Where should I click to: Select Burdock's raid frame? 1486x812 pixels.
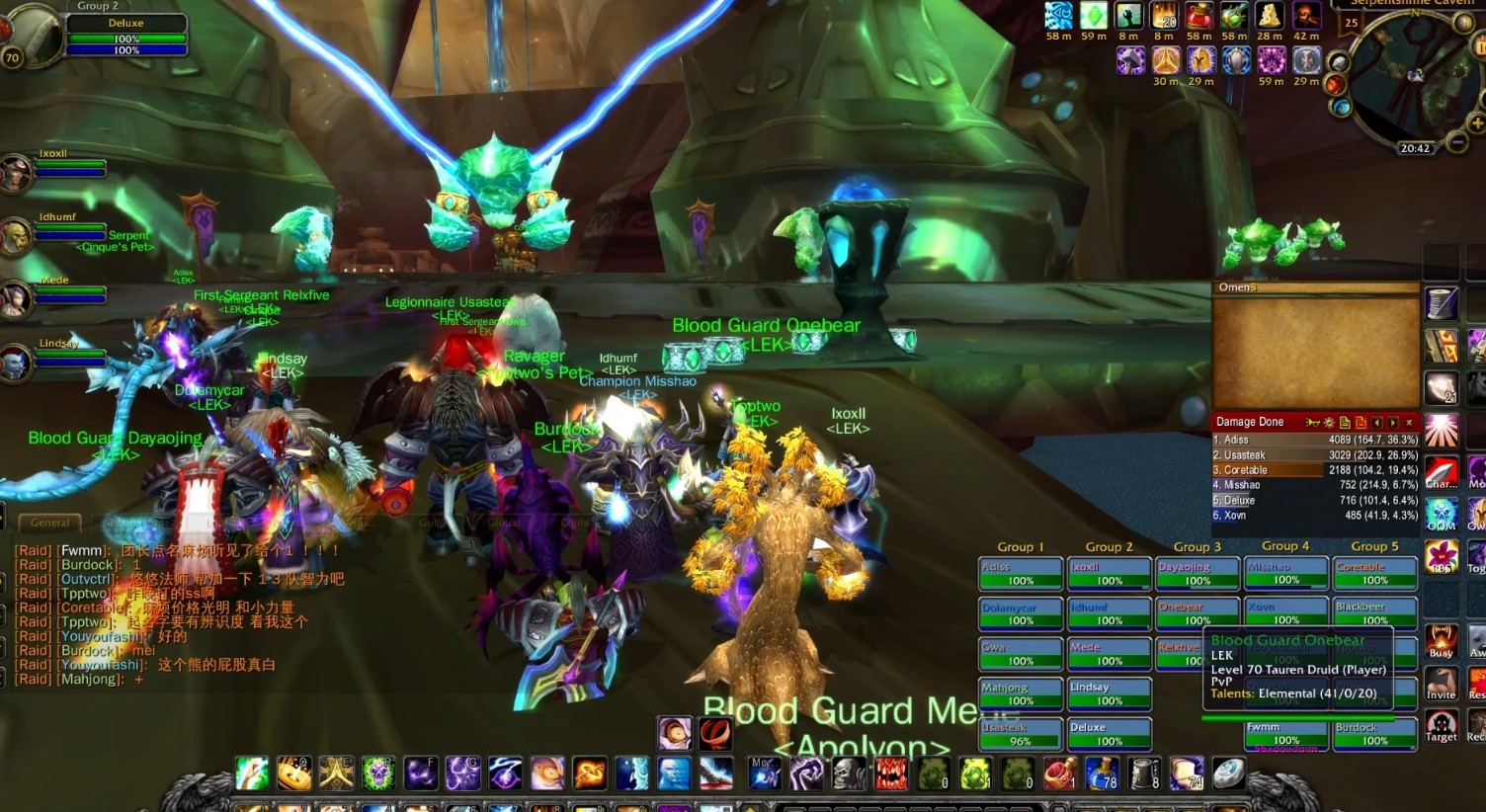1374,734
